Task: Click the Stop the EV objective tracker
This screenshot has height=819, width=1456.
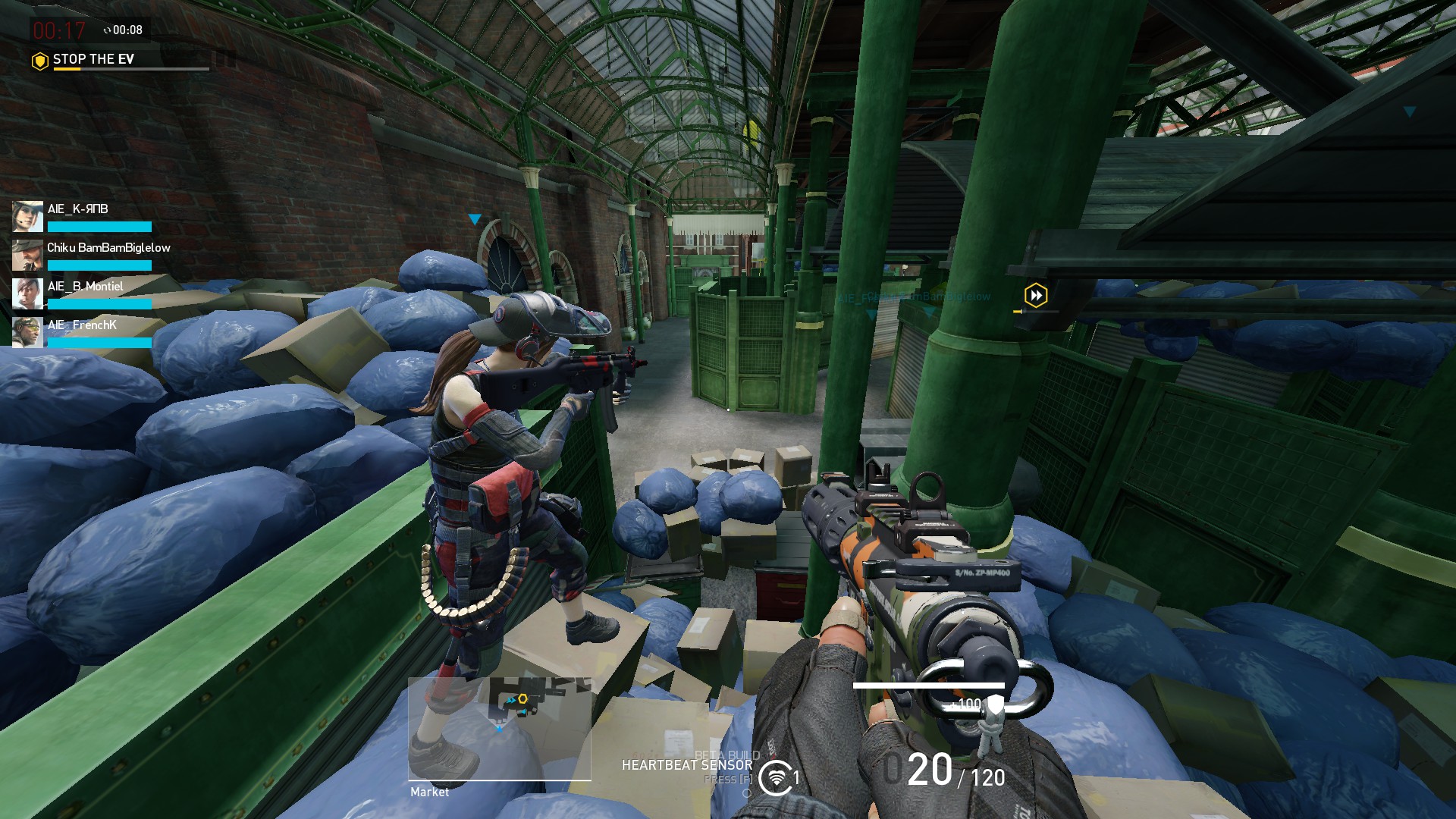Action: click(x=93, y=59)
